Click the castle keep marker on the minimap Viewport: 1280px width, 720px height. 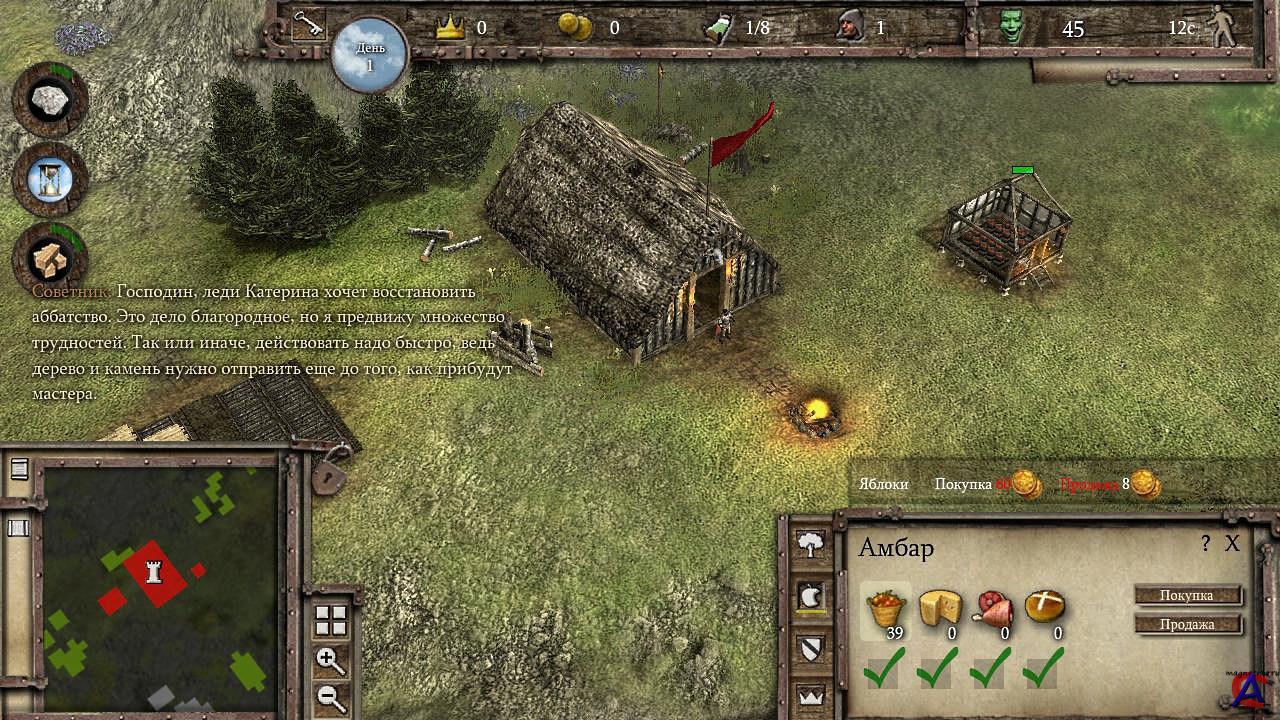pyautogui.click(x=153, y=572)
